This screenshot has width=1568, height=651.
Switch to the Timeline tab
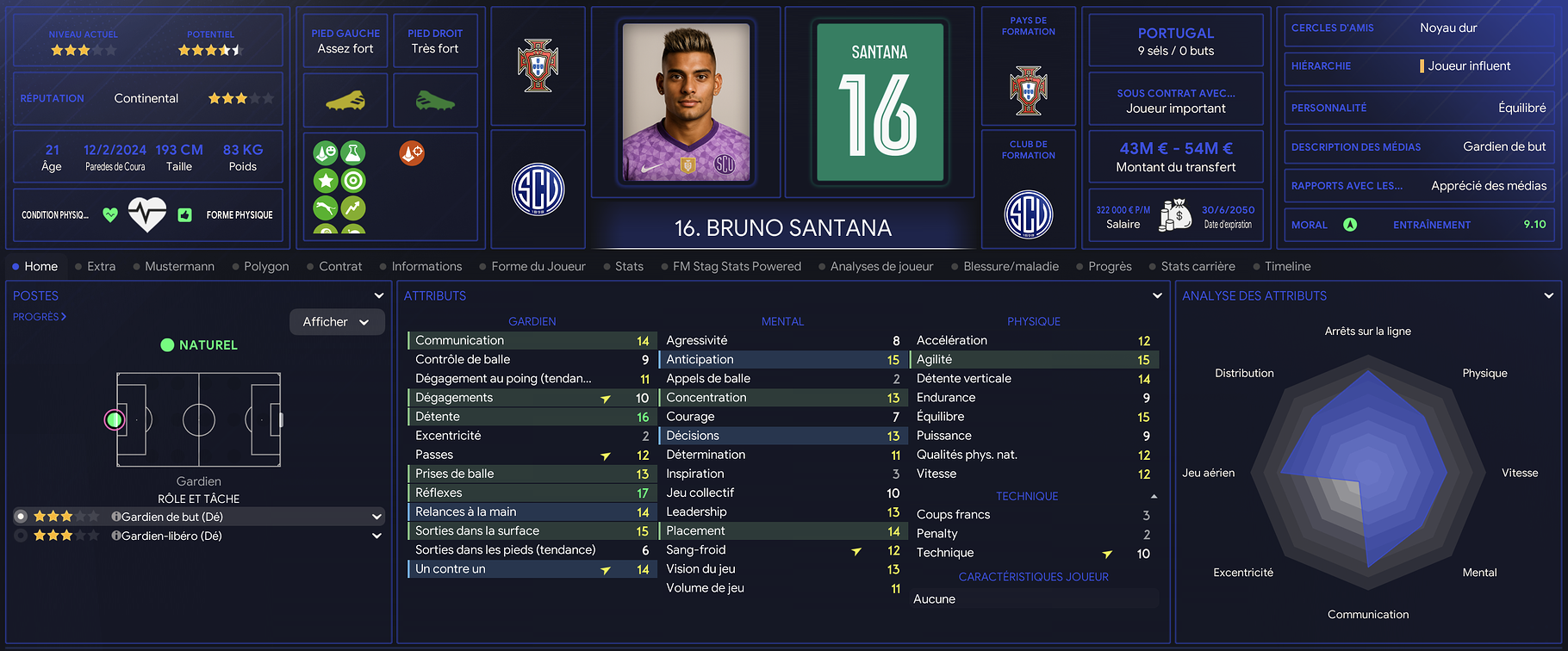[1287, 267]
